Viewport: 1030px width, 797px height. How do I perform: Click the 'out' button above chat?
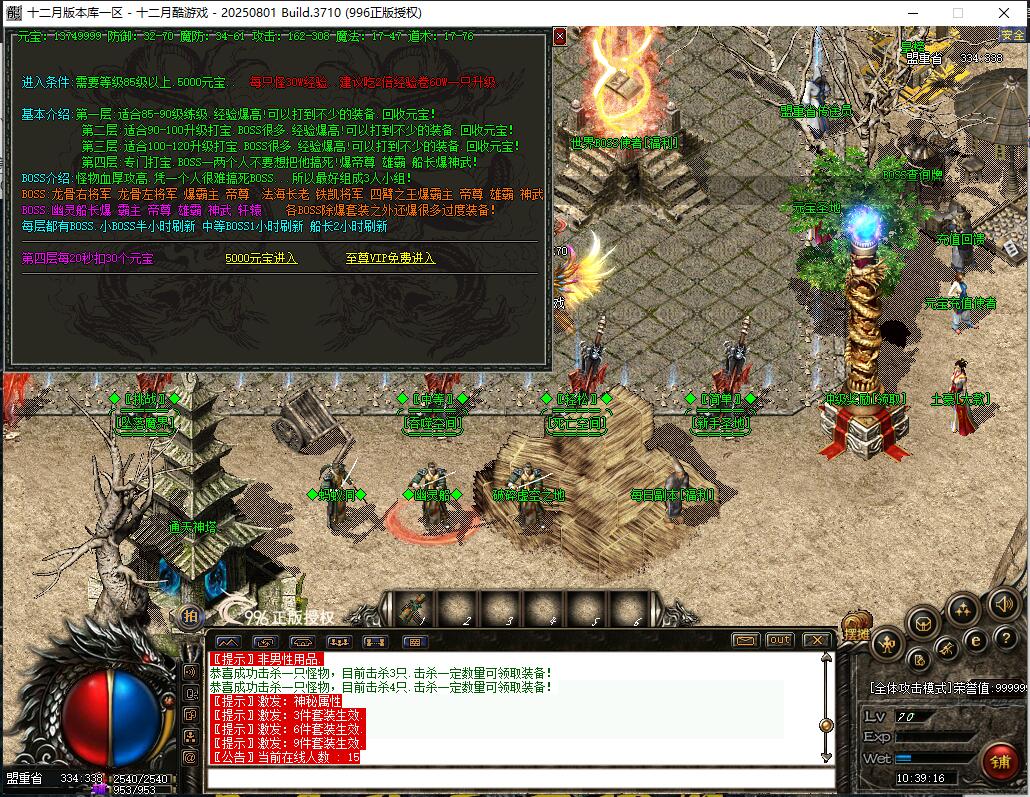coord(779,640)
